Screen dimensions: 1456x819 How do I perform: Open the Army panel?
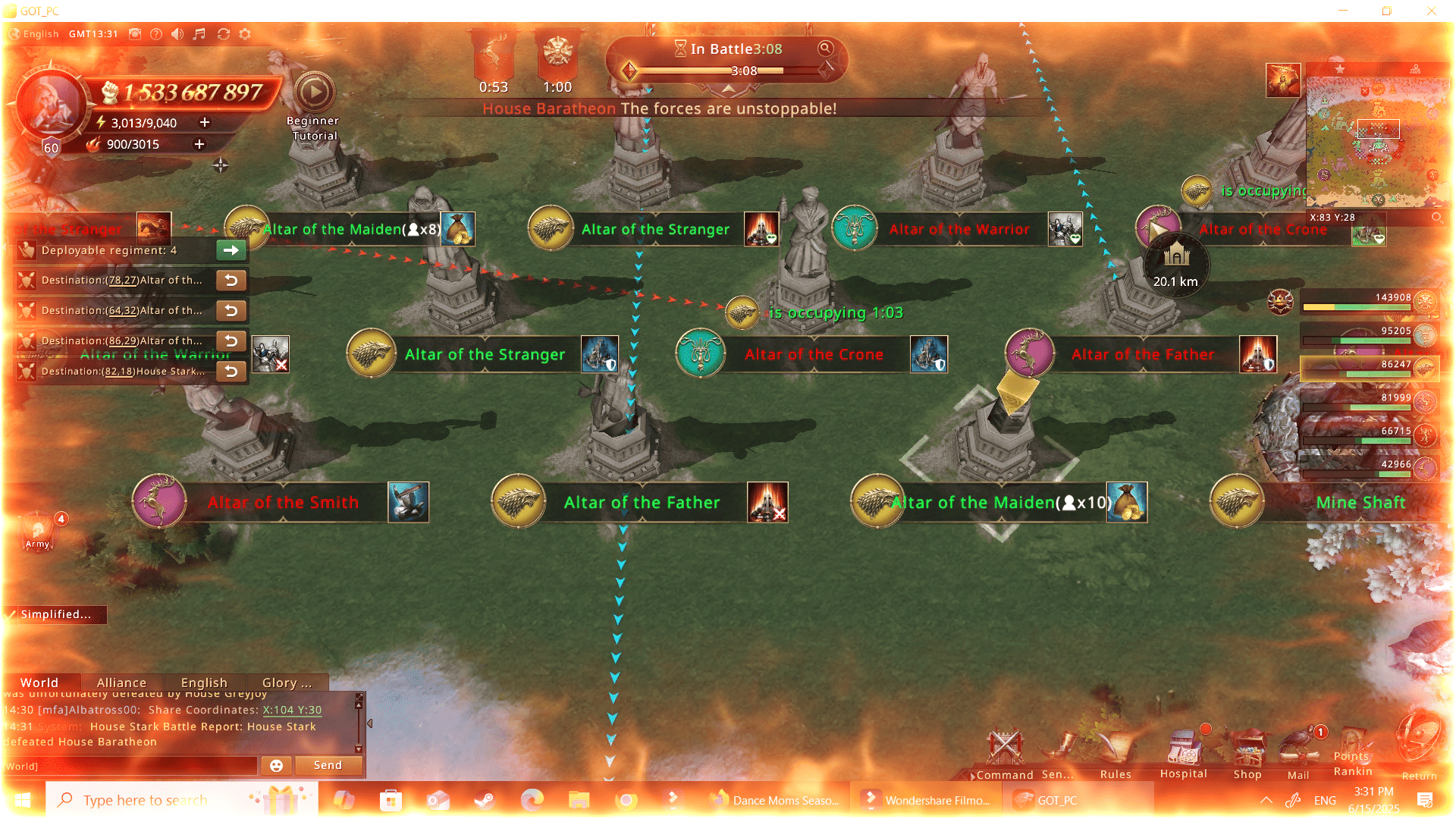pos(38,531)
